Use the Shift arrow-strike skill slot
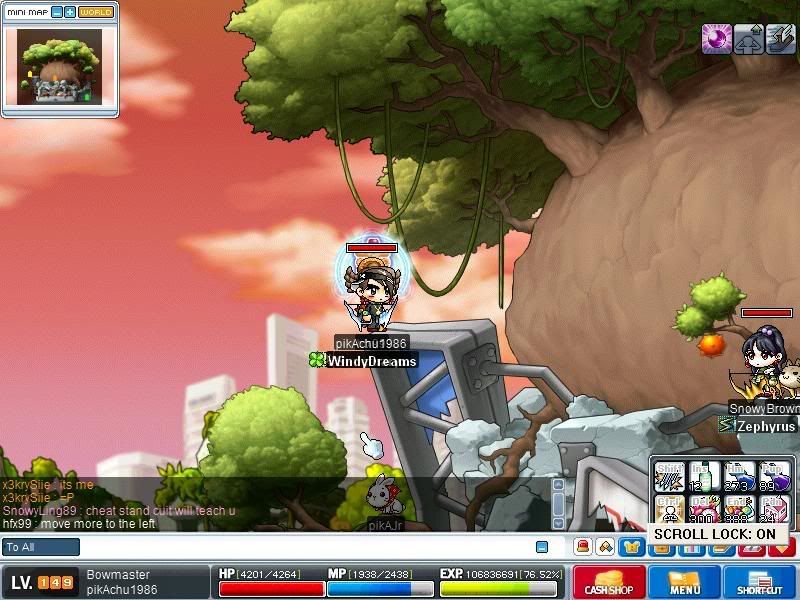The width and height of the screenshot is (800, 600). click(668, 476)
